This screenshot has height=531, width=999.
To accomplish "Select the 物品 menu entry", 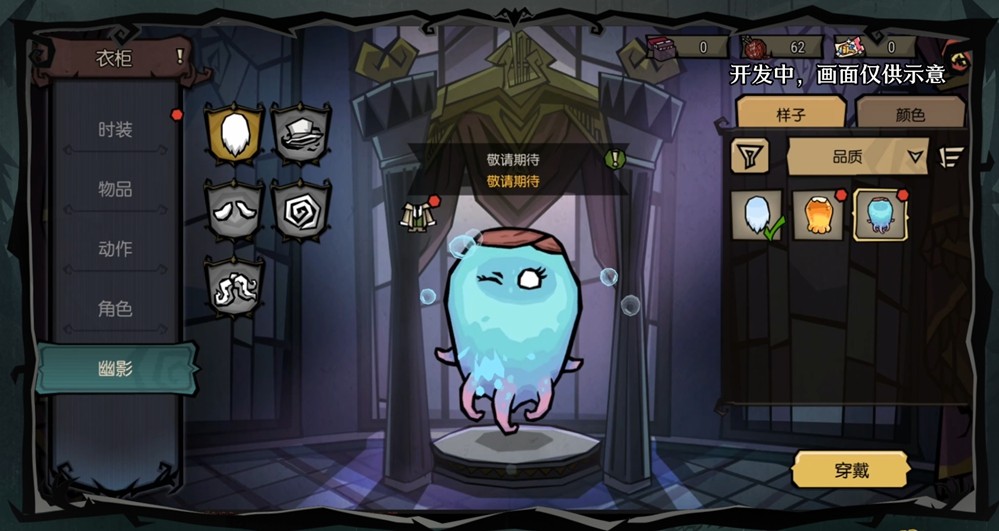I will point(115,189).
